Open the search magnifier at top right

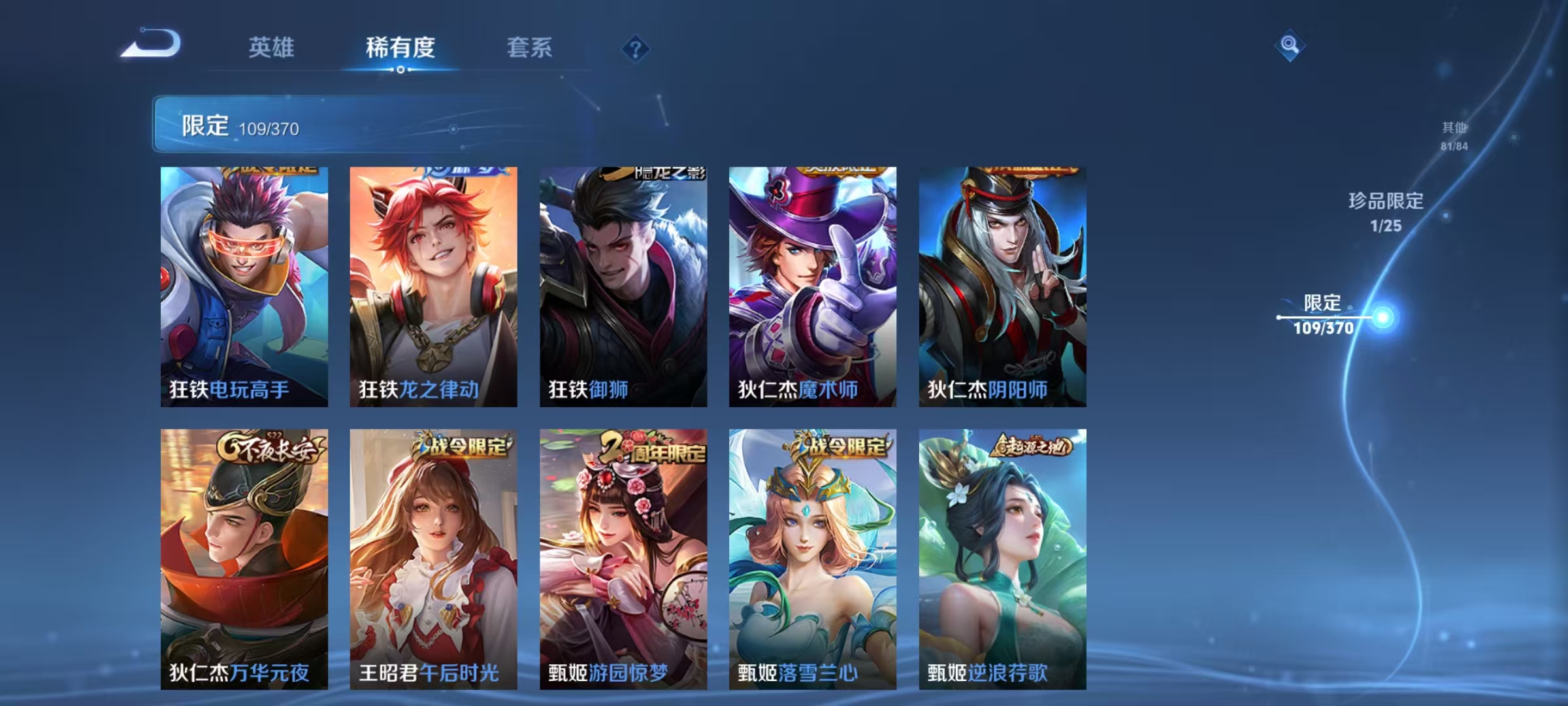pos(1290,46)
